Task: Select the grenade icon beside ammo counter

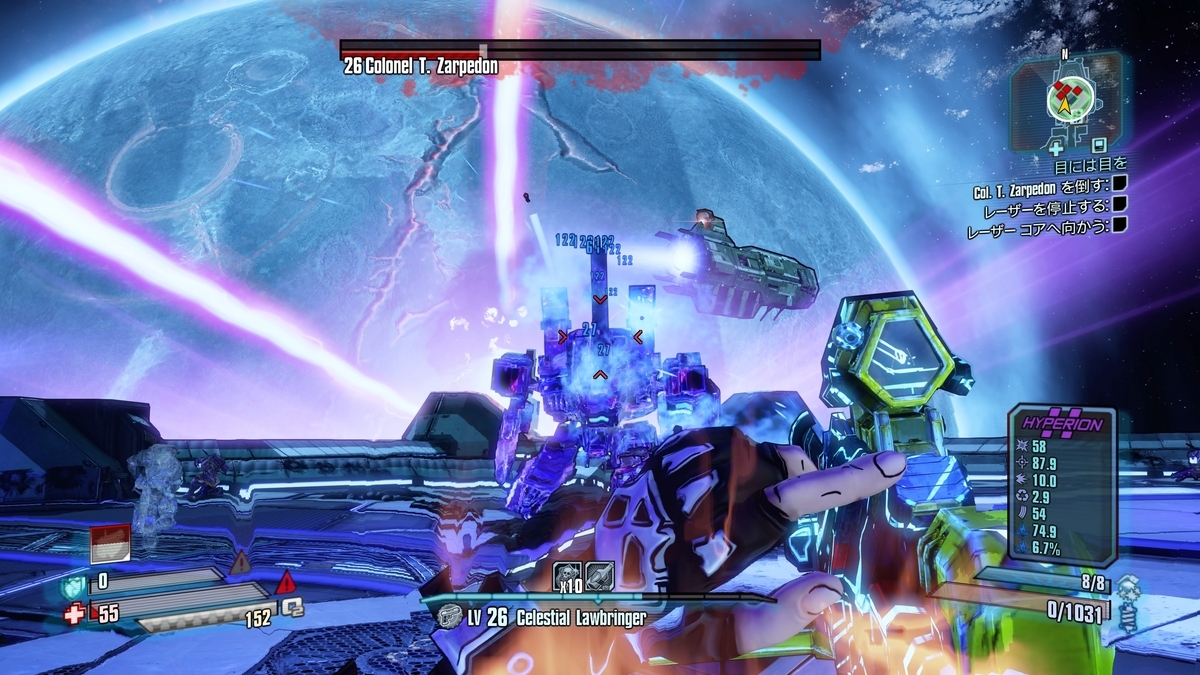Action: (x=1127, y=599)
